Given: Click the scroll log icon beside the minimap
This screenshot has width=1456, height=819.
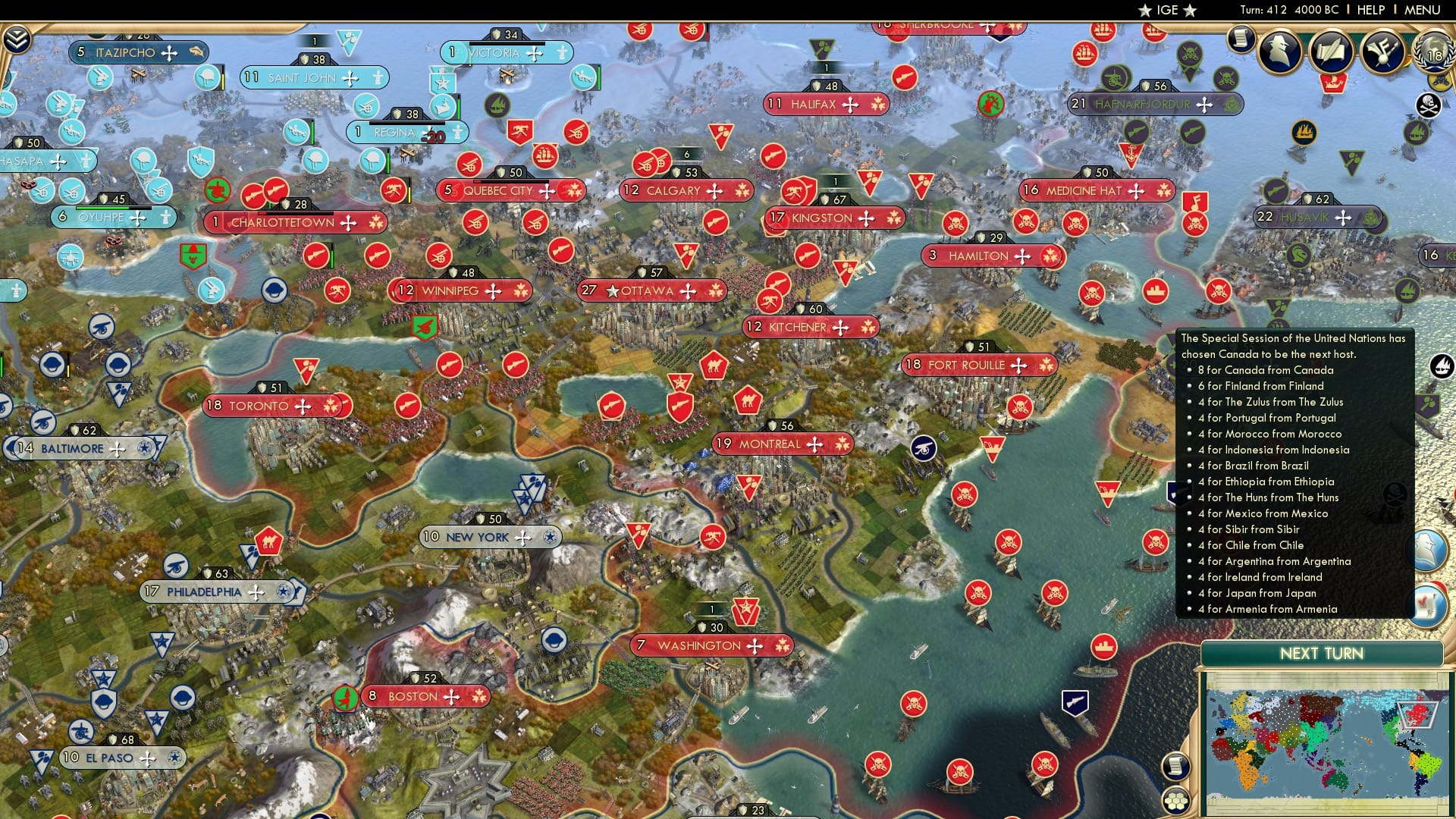Looking at the screenshot, I should click(1175, 767).
